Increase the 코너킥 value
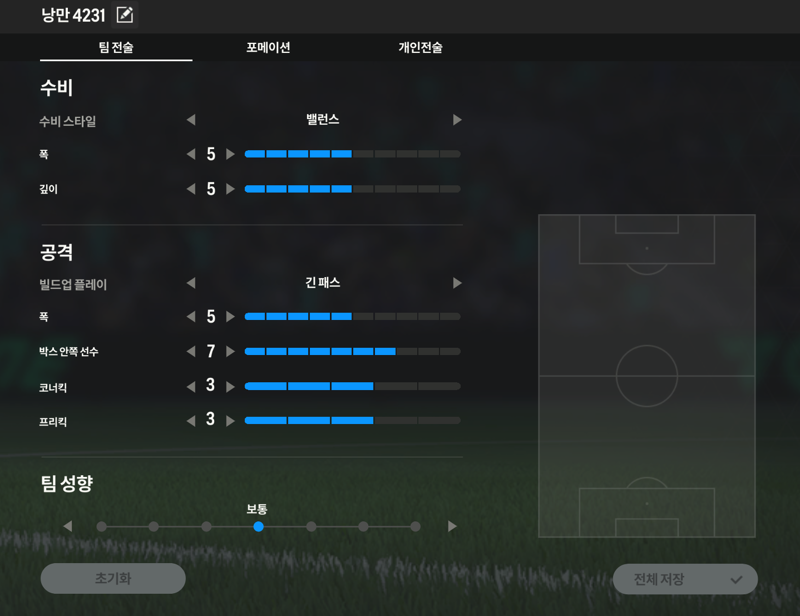Image resolution: width=800 pixels, height=616 pixels. coord(231,387)
